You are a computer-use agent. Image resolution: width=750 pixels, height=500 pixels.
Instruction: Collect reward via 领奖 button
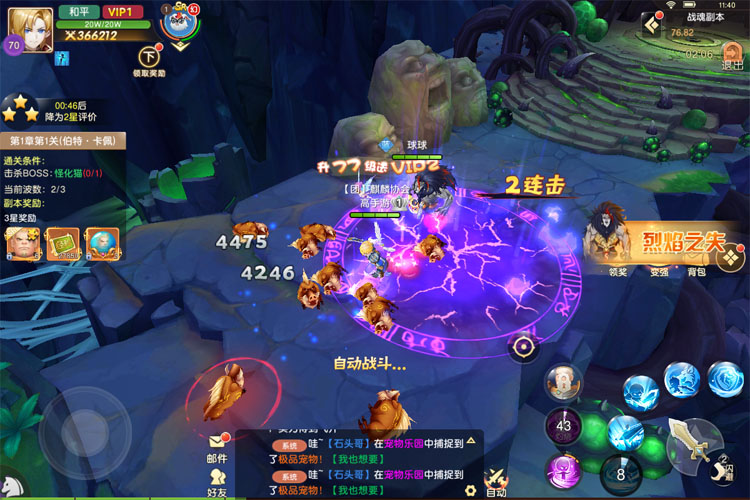tap(619, 271)
